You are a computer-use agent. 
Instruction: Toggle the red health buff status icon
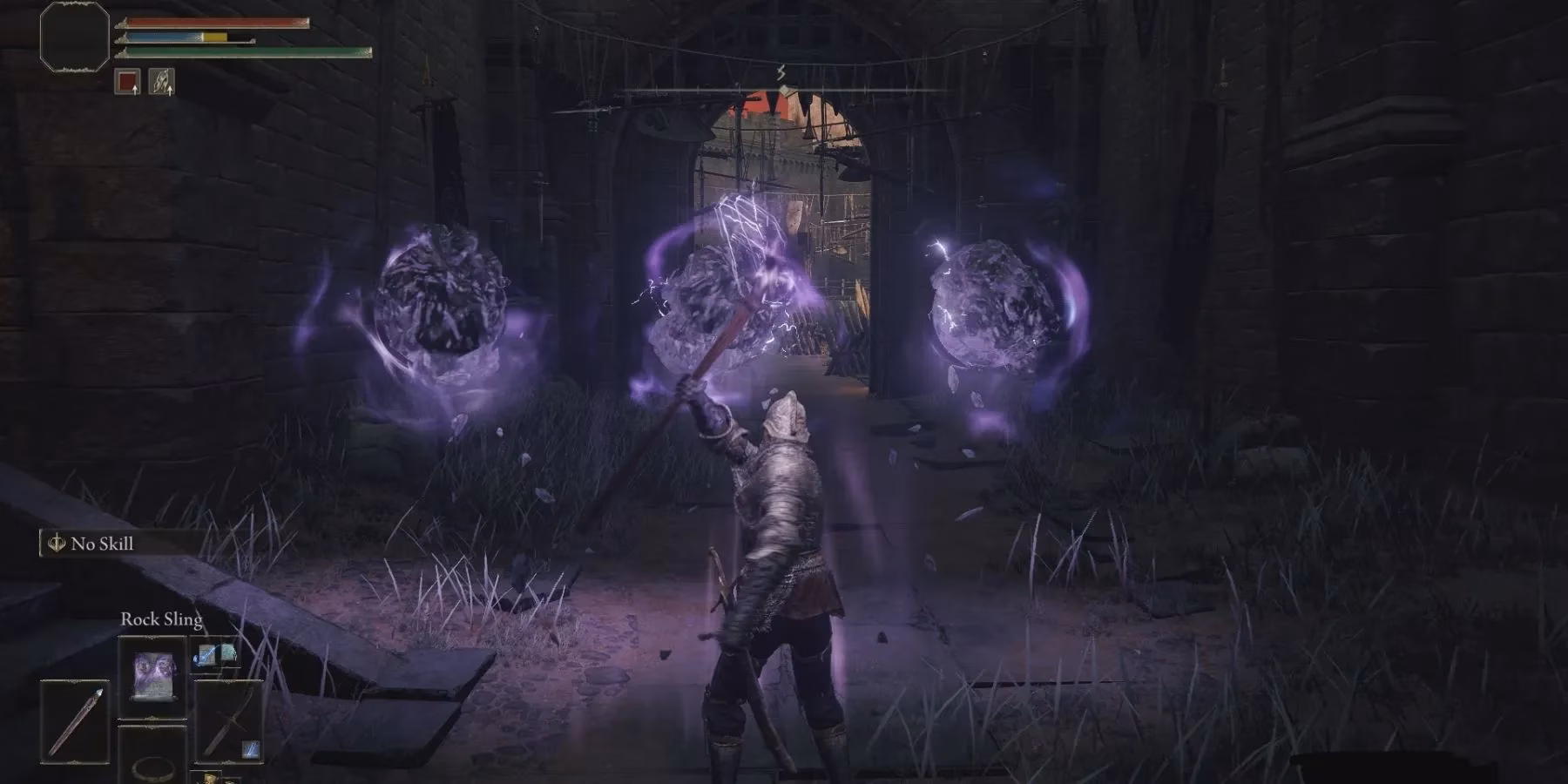(128, 81)
